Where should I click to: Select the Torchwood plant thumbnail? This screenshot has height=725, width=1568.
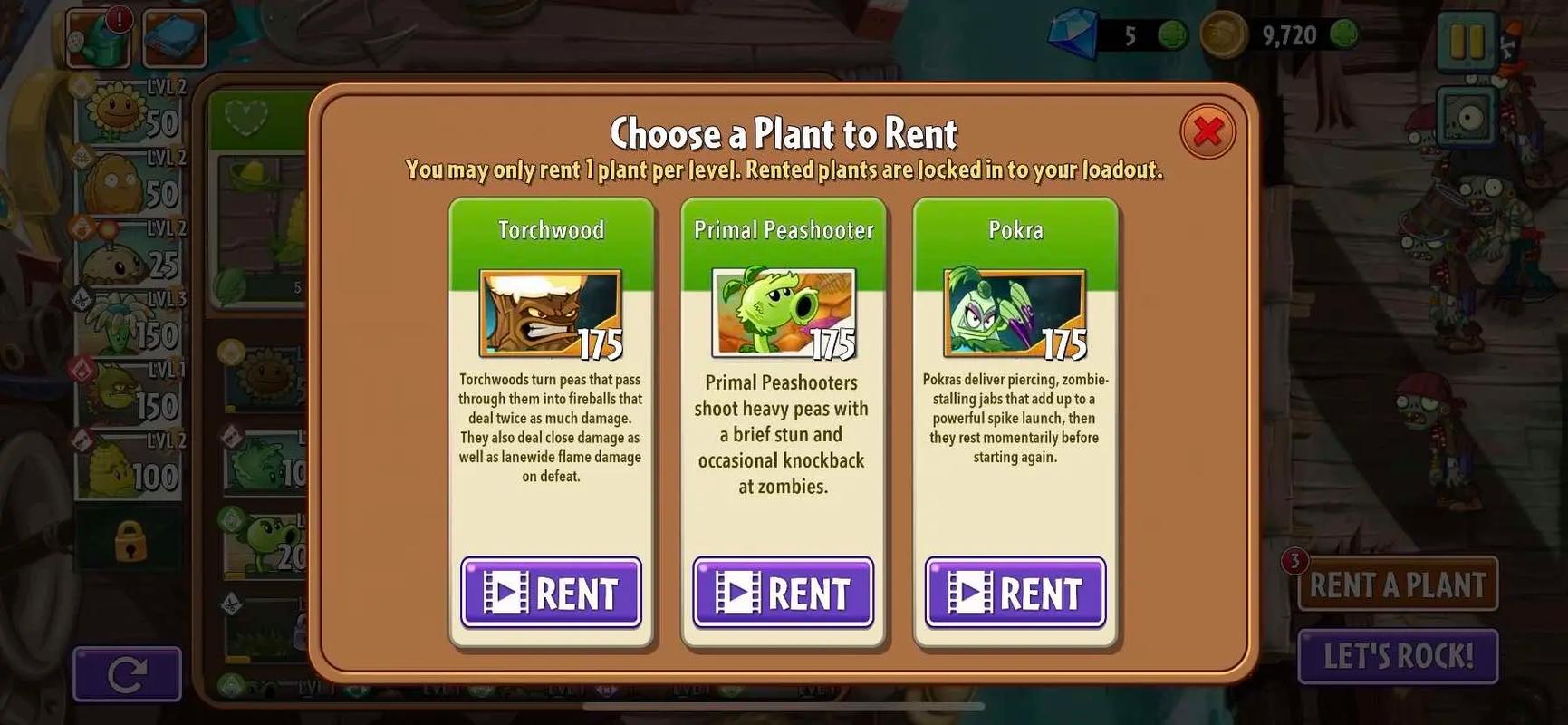(x=550, y=314)
